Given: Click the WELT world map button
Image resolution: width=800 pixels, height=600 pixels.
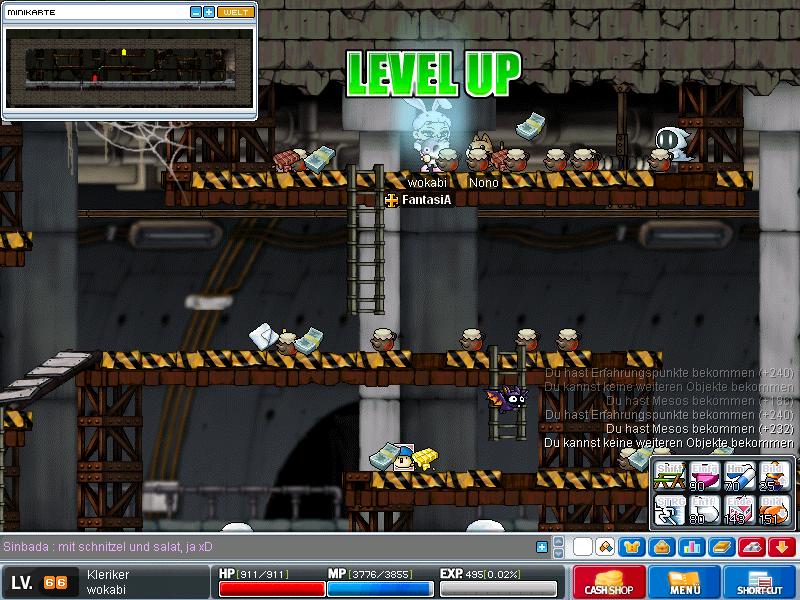Looking at the screenshot, I should (236, 12).
